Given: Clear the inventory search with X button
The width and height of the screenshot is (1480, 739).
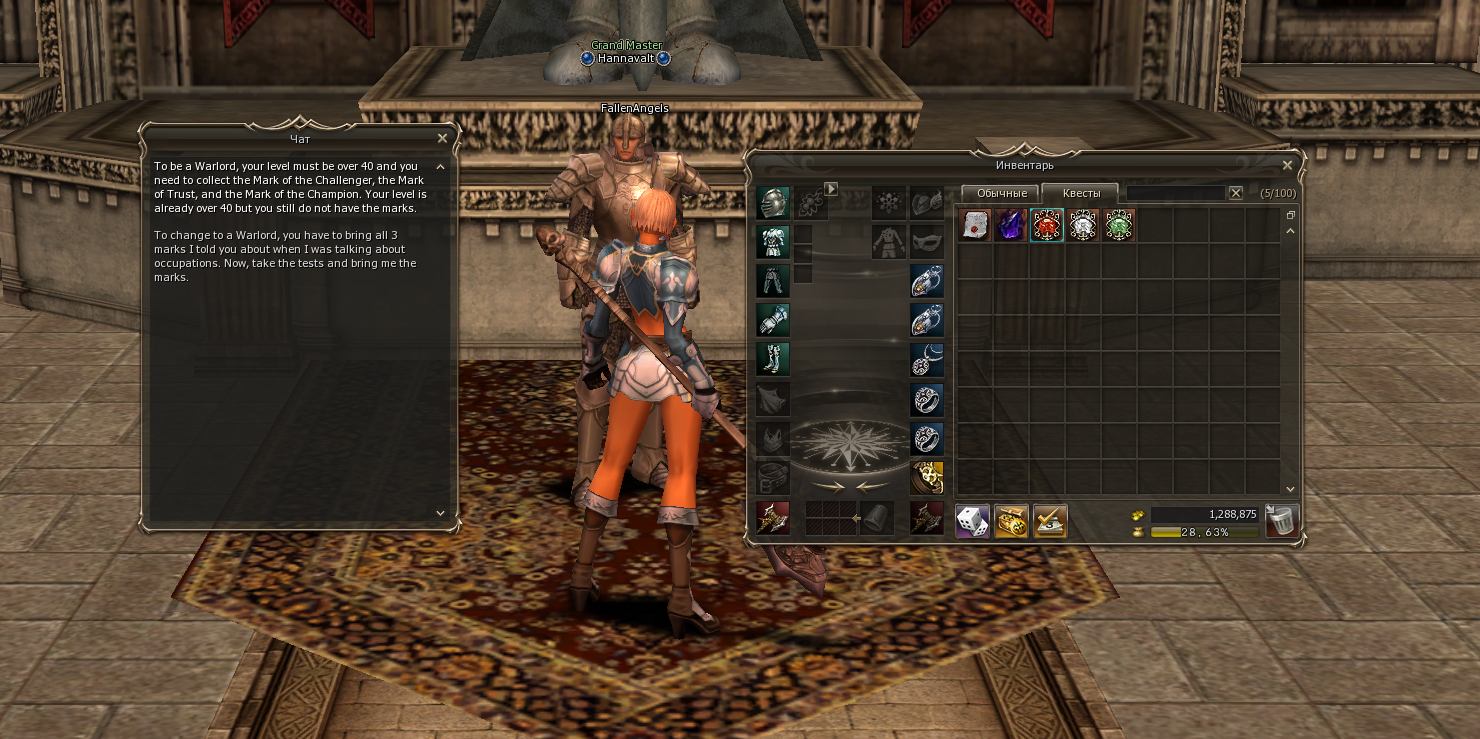Looking at the screenshot, I should coord(1236,193).
